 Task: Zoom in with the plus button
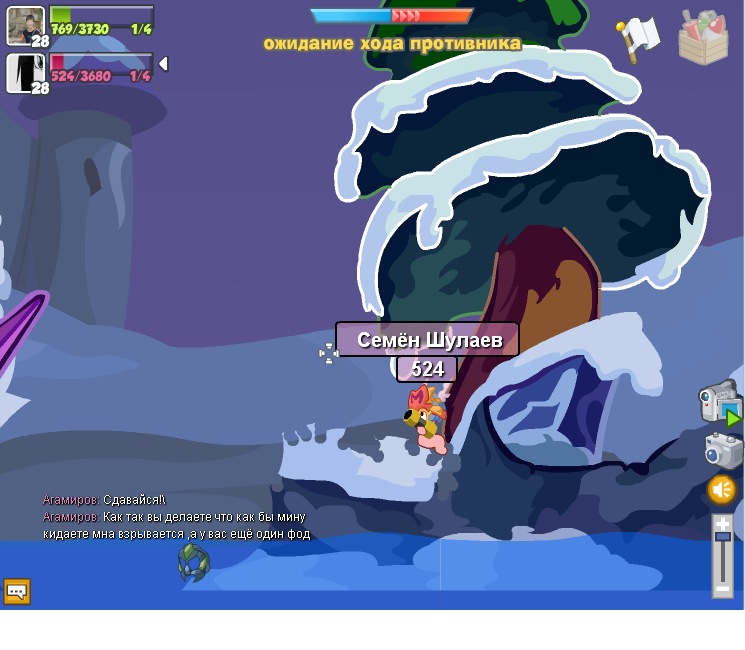point(722,523)
